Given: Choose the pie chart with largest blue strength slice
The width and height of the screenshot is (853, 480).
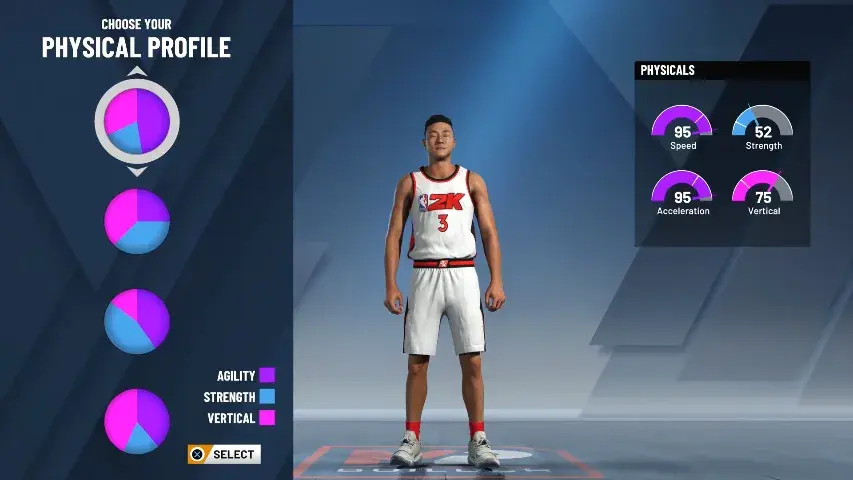Looking at the screenshot, I should 137,320.
